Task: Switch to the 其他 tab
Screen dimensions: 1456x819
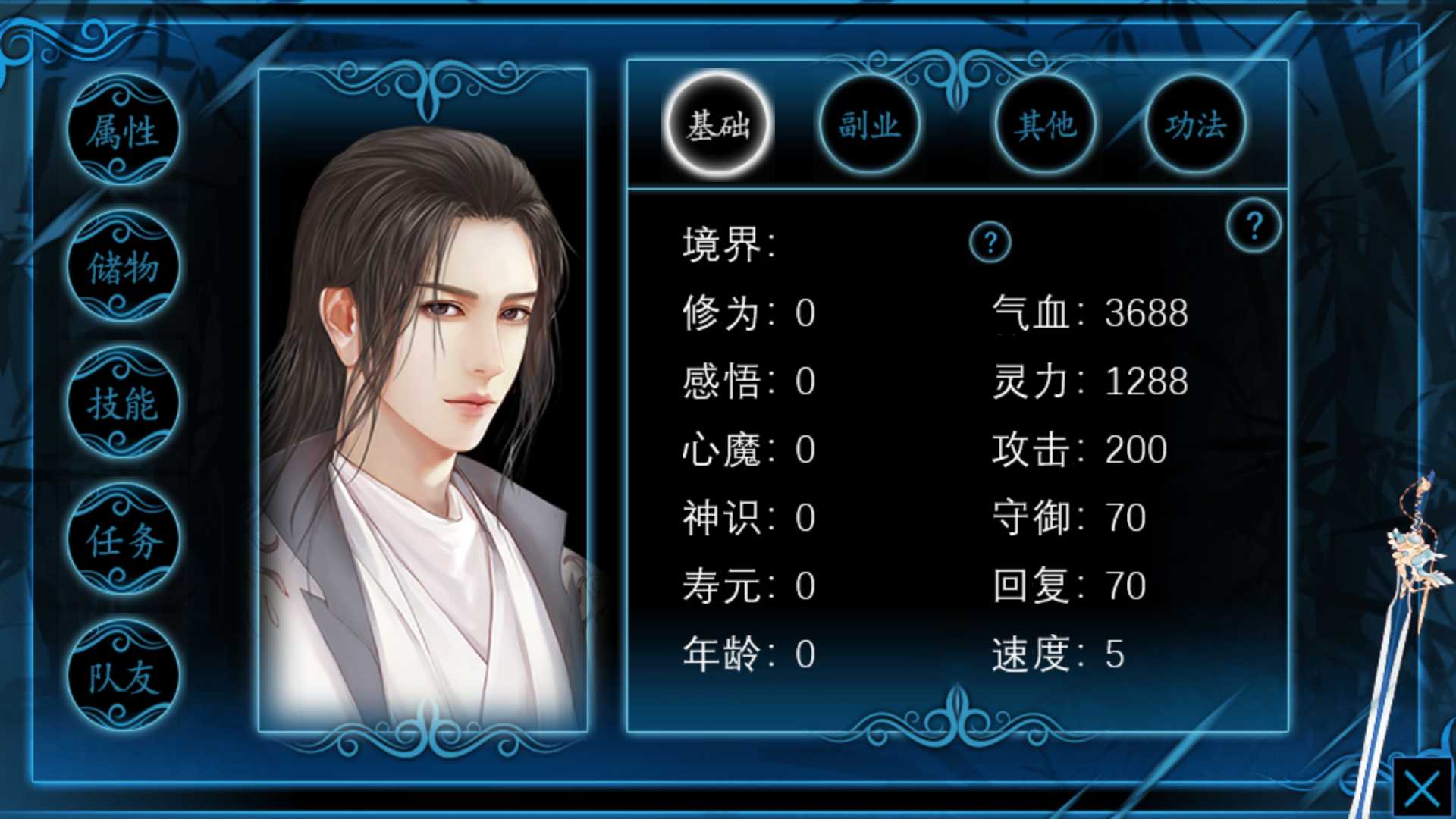Action: coord(1046,125)
